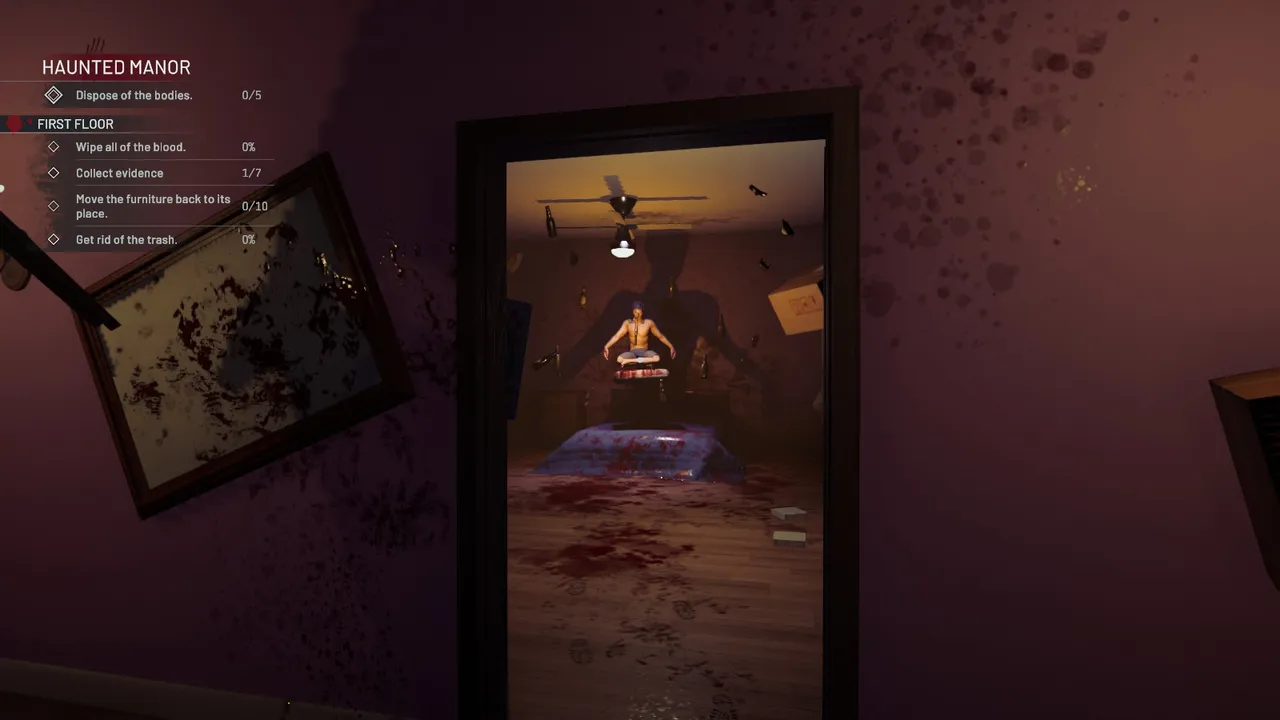The image size is (1280, 720).
Task: Click the hanging lamp inside the doorway
Action: [623, 248]
